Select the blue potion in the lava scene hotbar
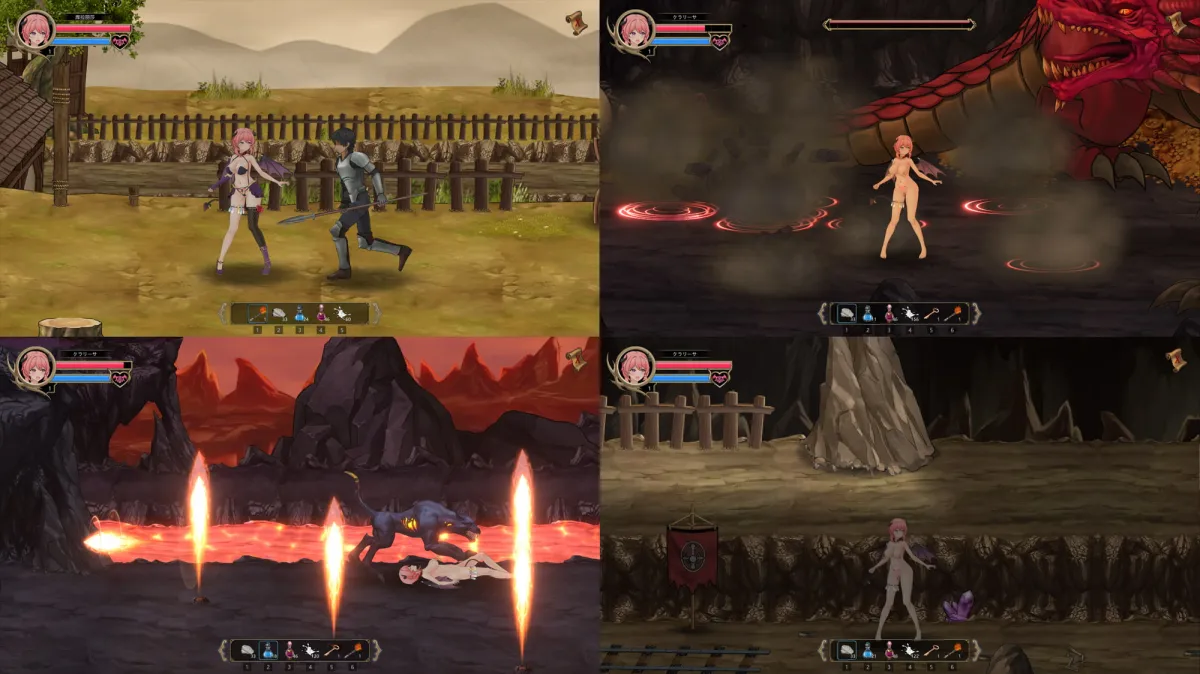Viewport: 1200px width, 674px height. point(267,650)
